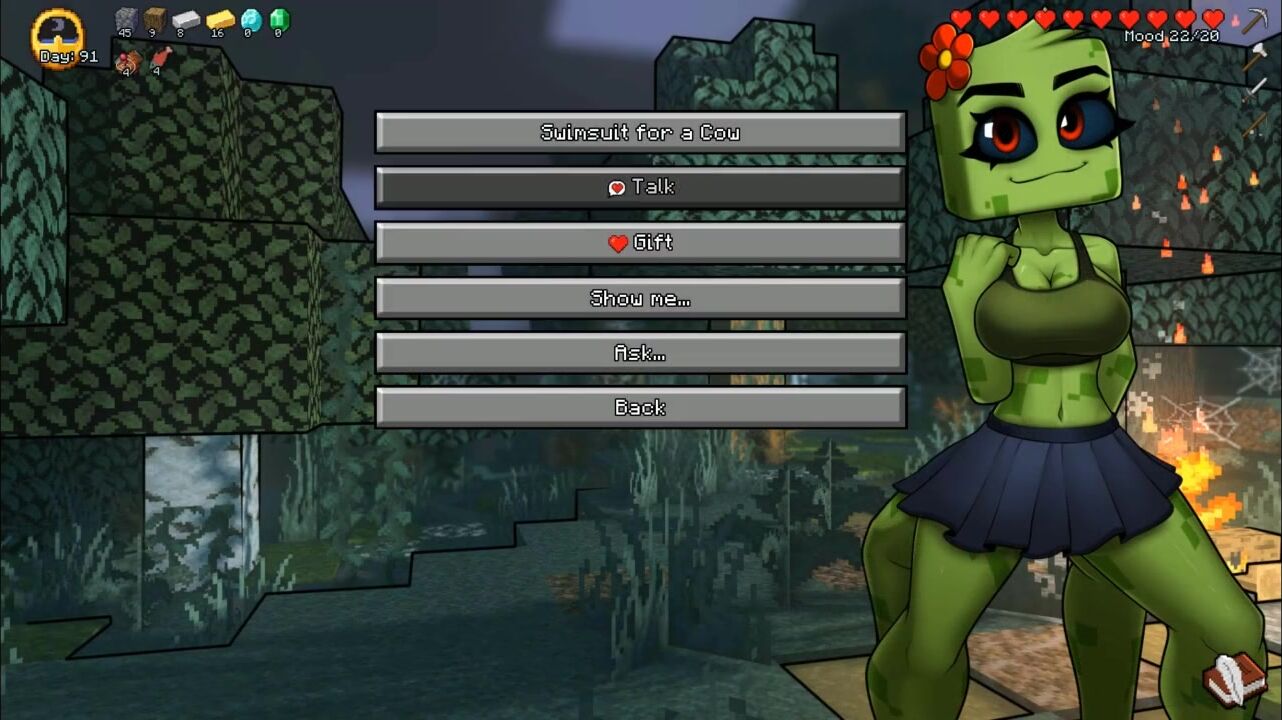The width and height of the screenshot is (1282, 720).
Task: Click the cobblestone resource icon
Action: click(x=125, y=19)
